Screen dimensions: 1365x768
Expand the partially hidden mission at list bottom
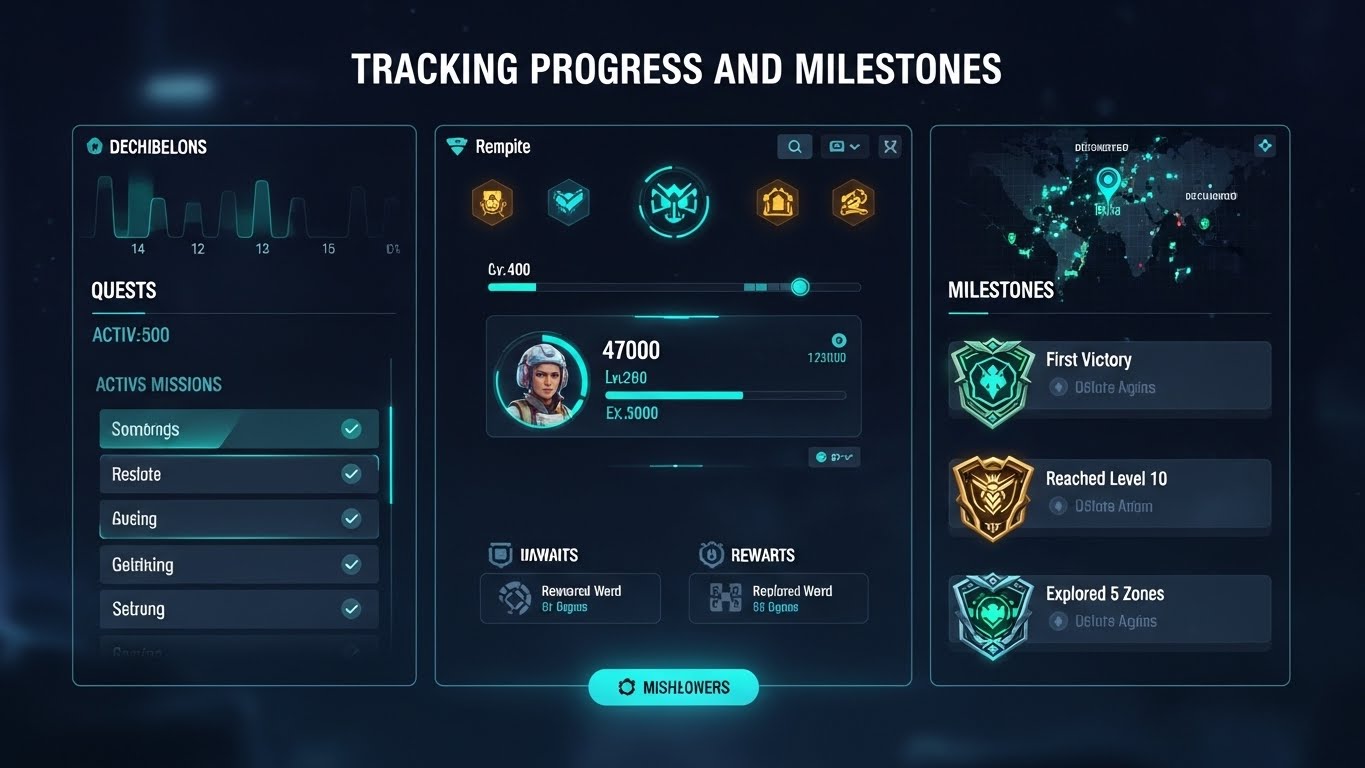click(238, 652)
